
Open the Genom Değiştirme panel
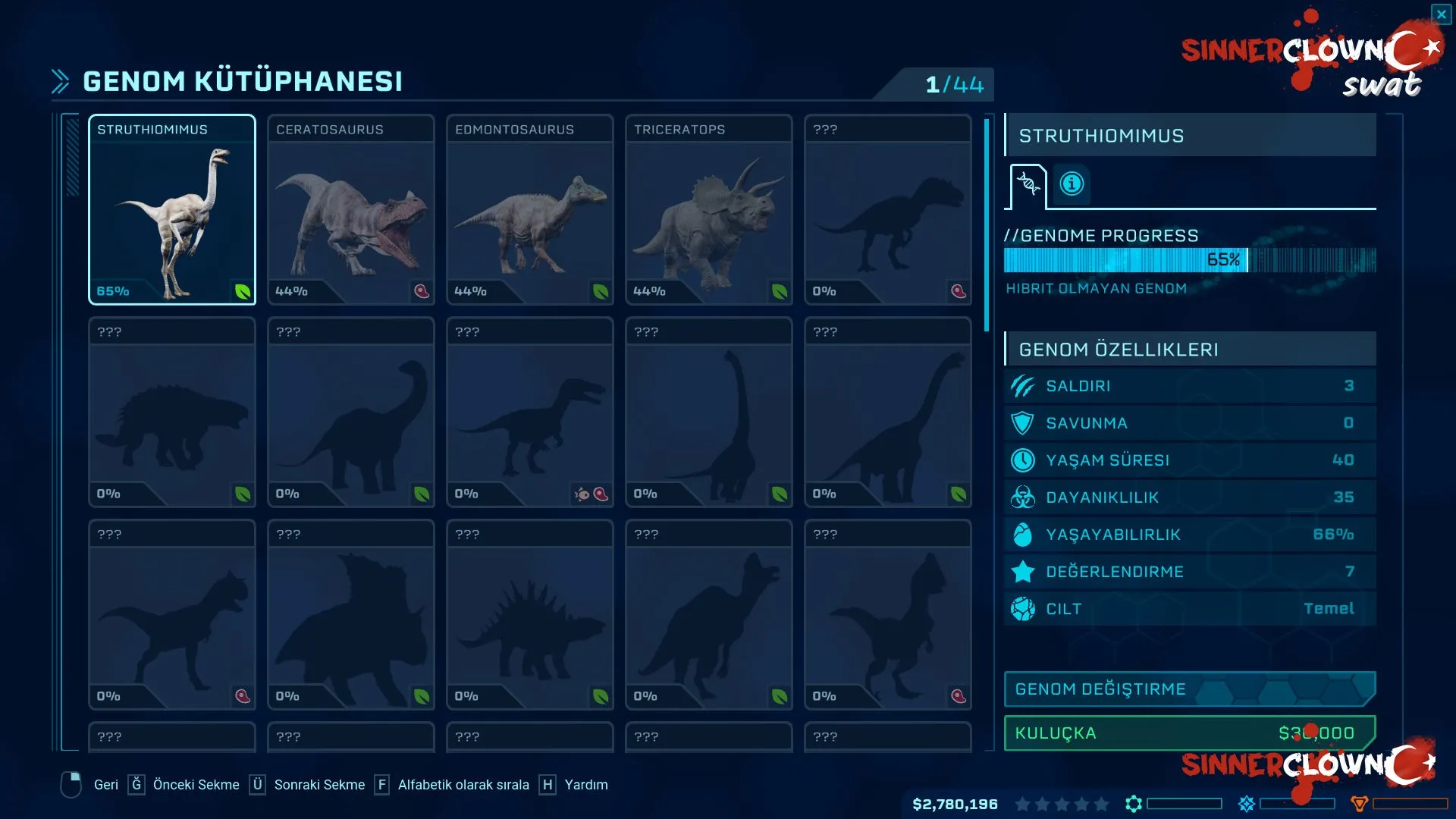(1189, 689)
